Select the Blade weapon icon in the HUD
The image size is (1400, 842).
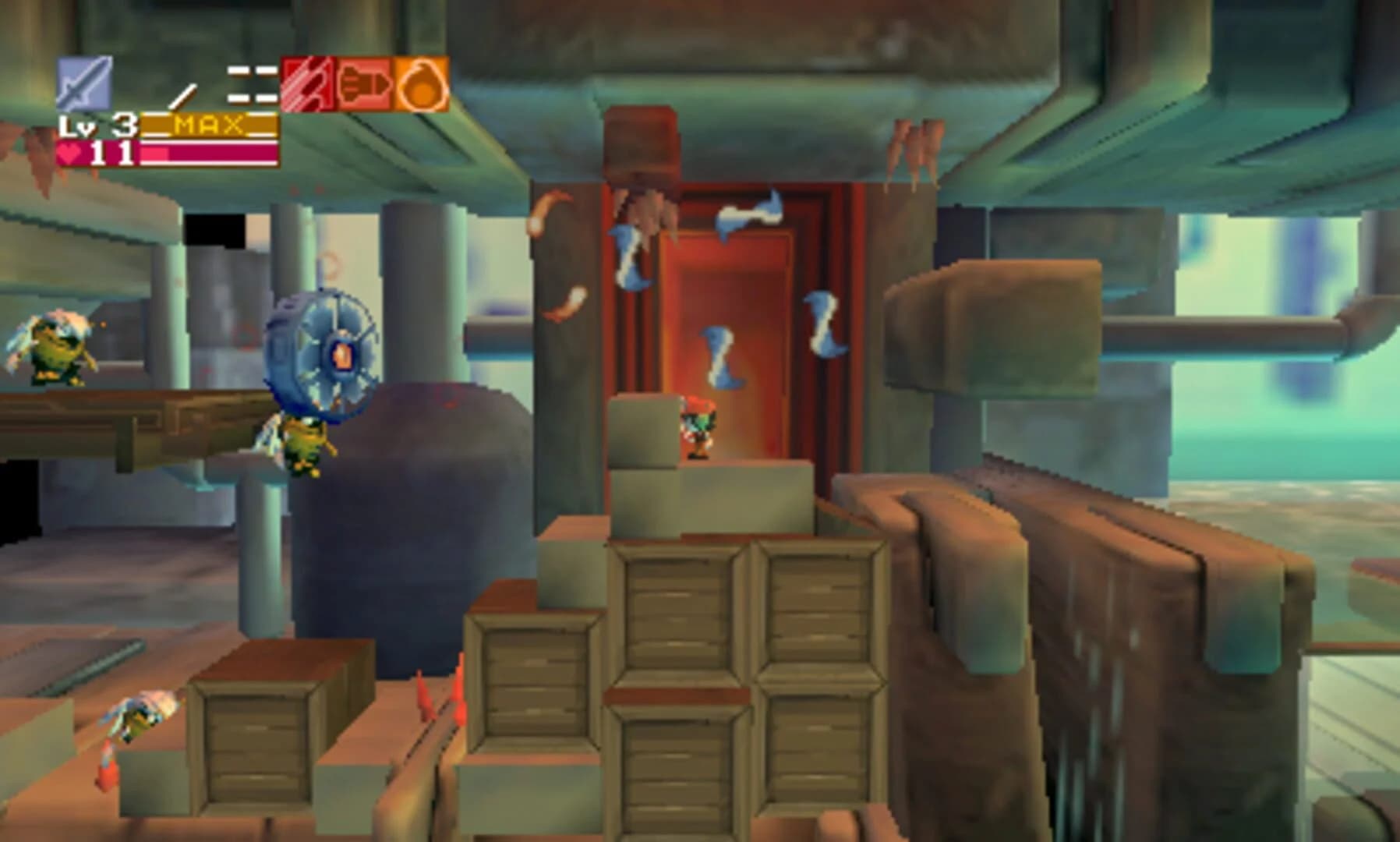point(83,83)
